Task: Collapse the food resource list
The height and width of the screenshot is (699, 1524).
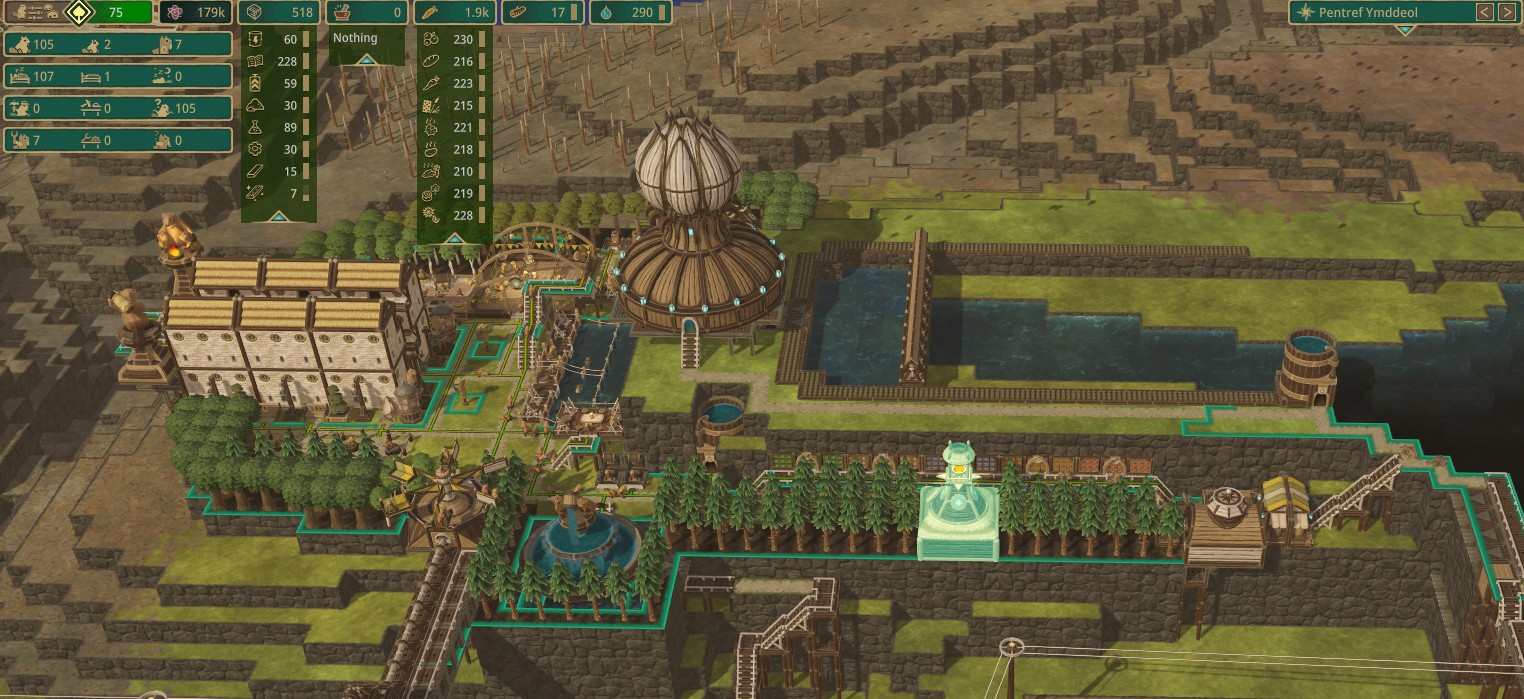Action: pos(453,237)
